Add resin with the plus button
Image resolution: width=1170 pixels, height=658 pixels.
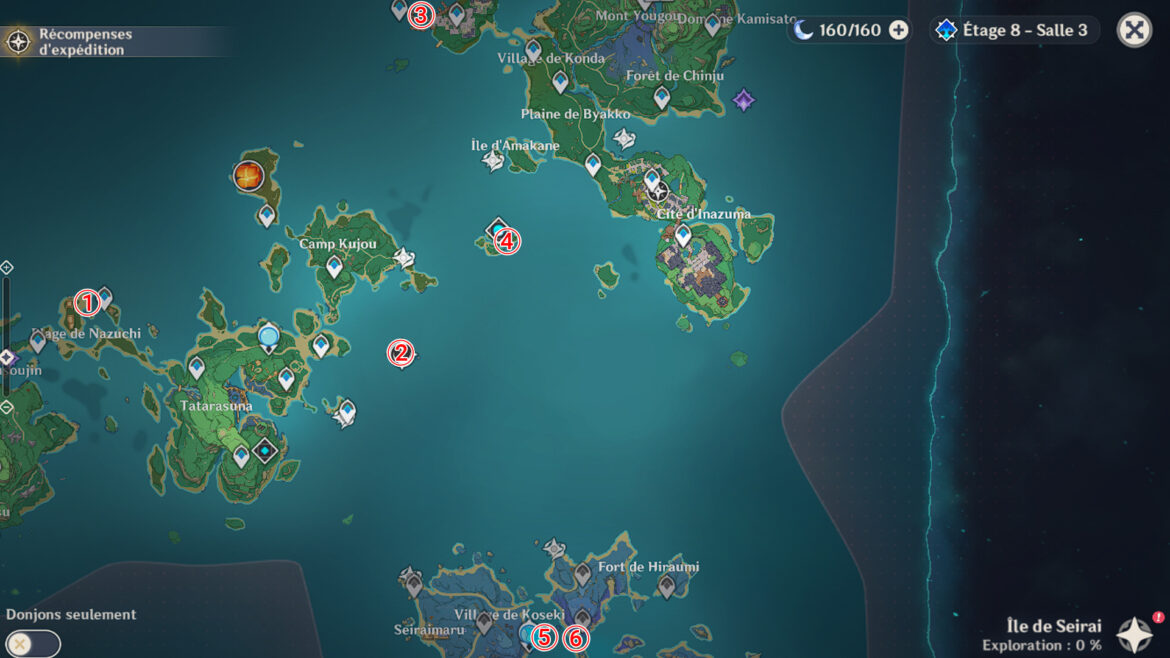coord(899,30)
